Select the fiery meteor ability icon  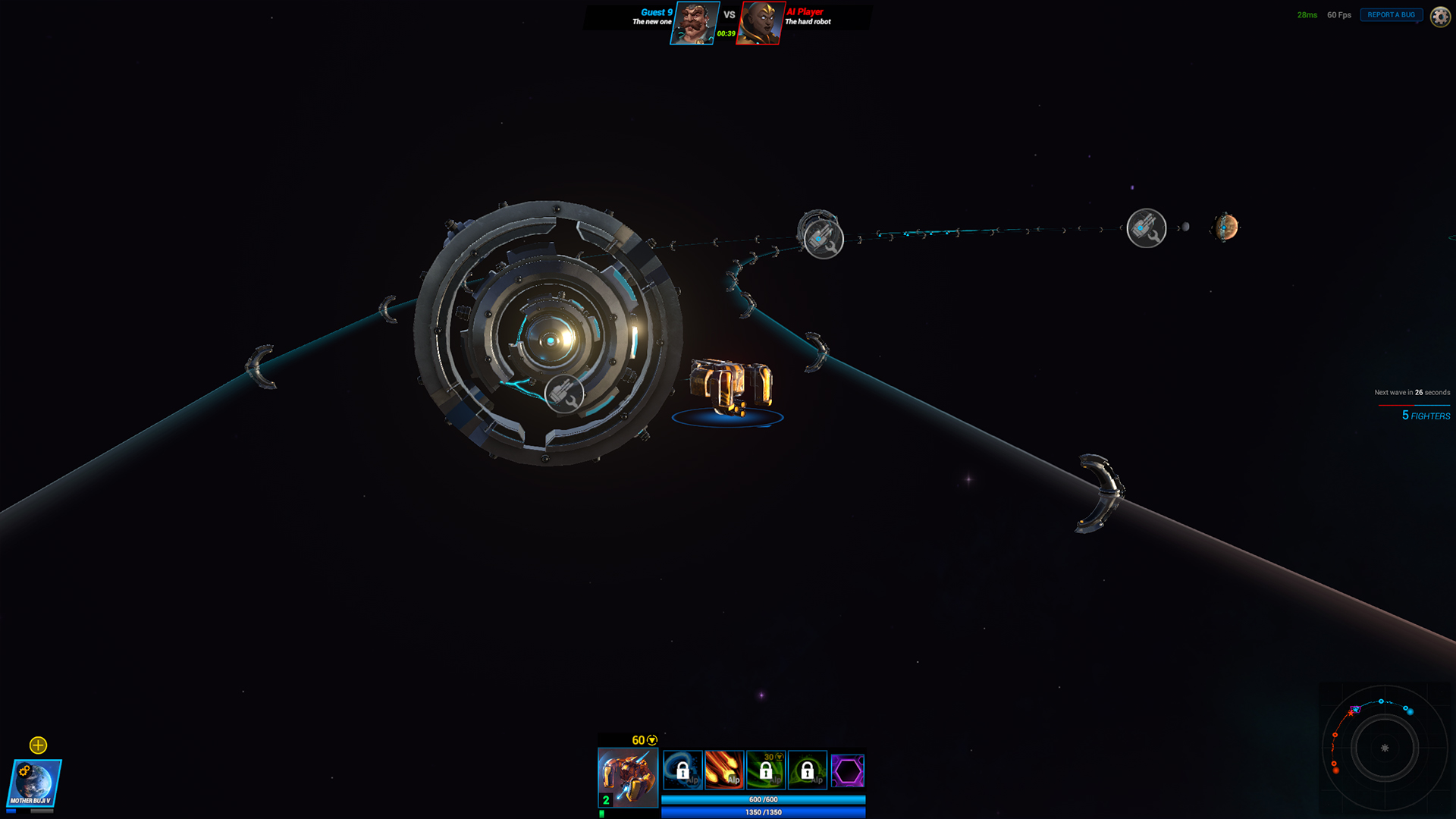click(724, 769)
